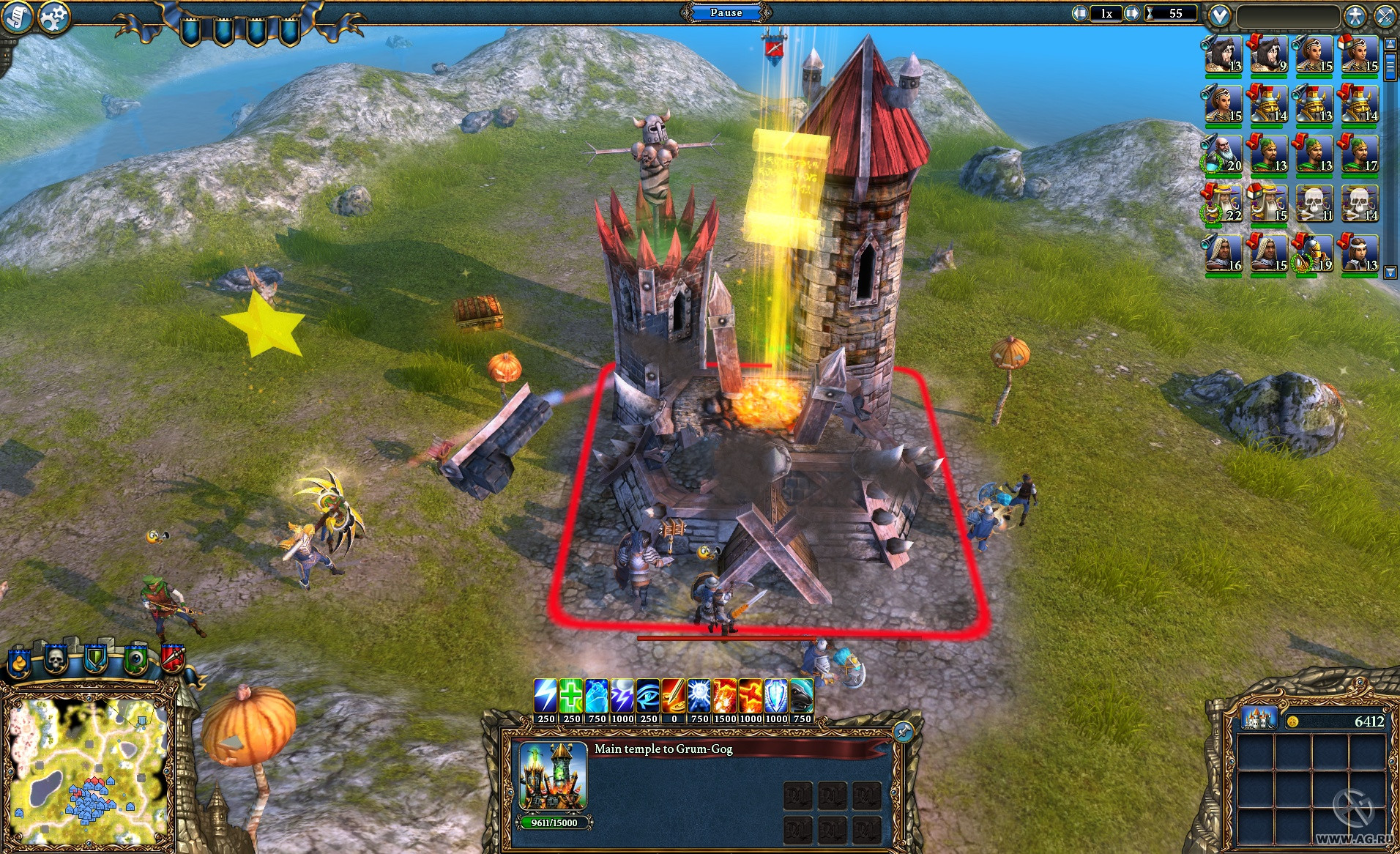This screenshot has width=1400, height=854.
Task: Select the Main temple to Grum-Gog portrait
Action: 554,776
